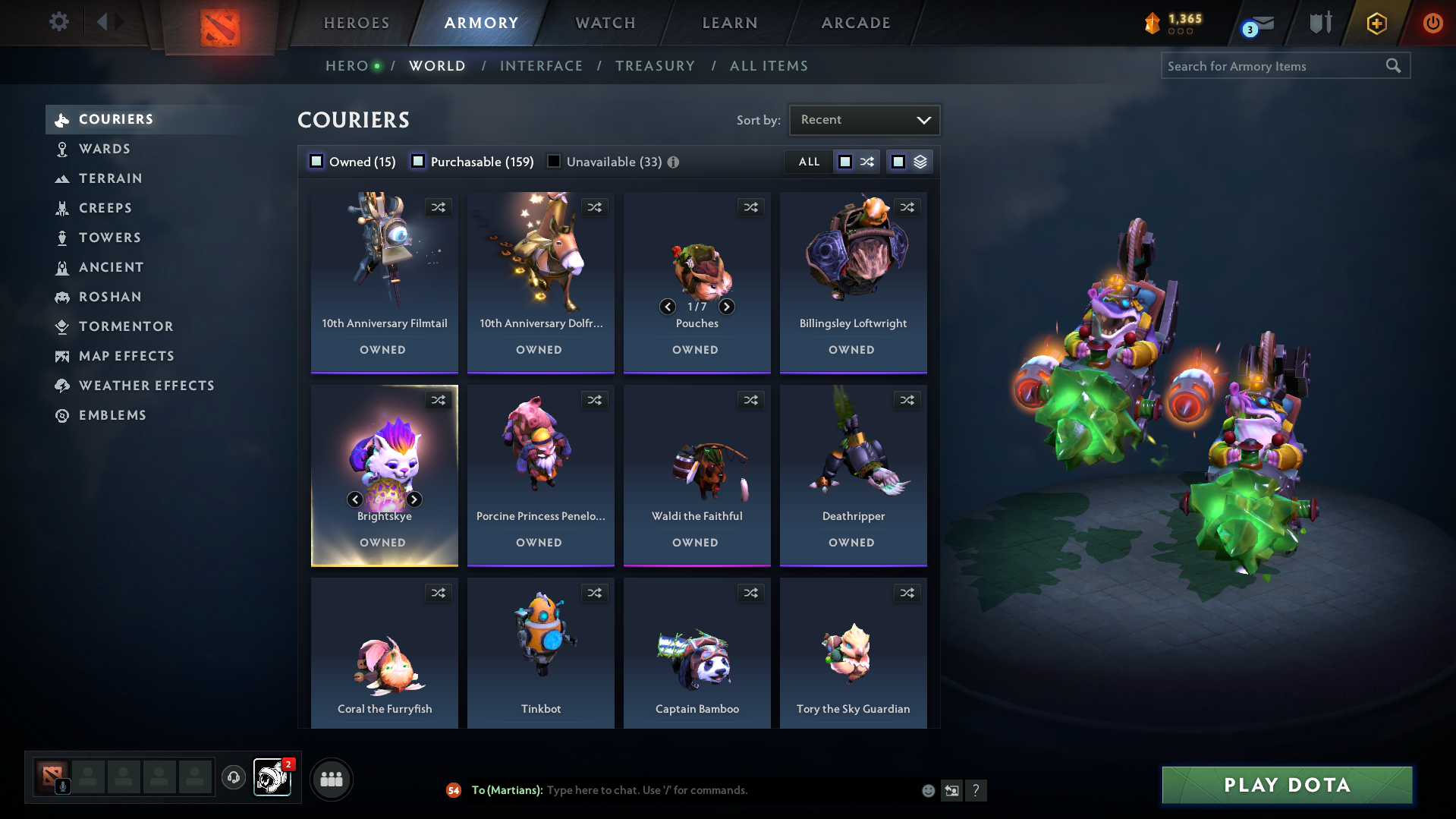Open the ARCADE menu tab

click(855, 23)
